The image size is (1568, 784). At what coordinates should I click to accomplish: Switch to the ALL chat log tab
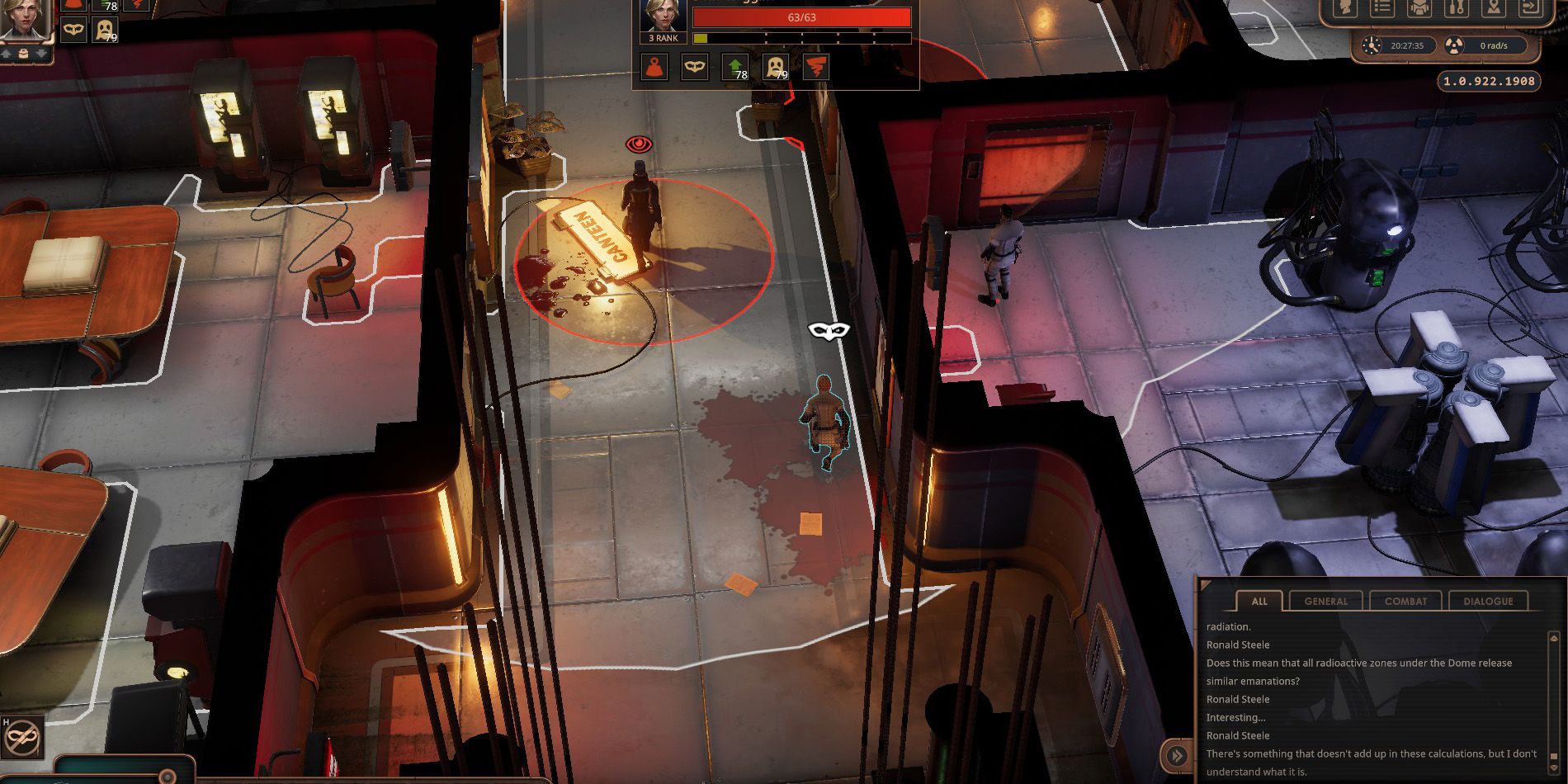tap(1259, 601)
